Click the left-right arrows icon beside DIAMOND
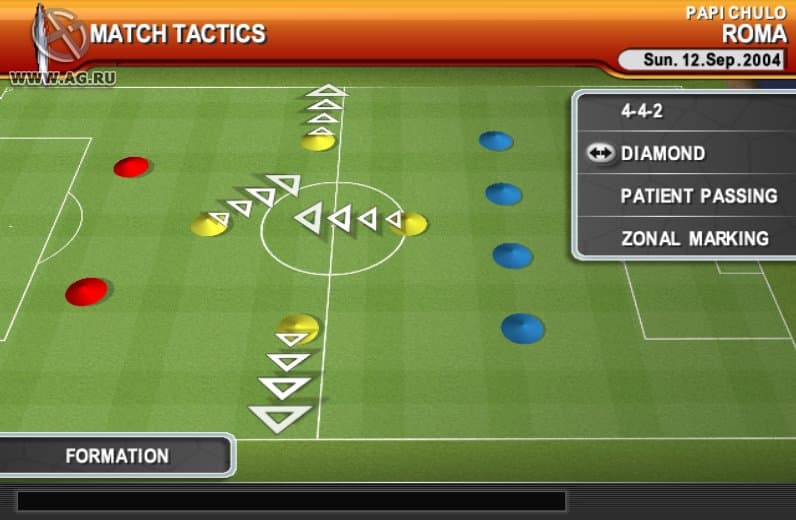This screenshot has width=796, height=520. (x=600, y=154)
